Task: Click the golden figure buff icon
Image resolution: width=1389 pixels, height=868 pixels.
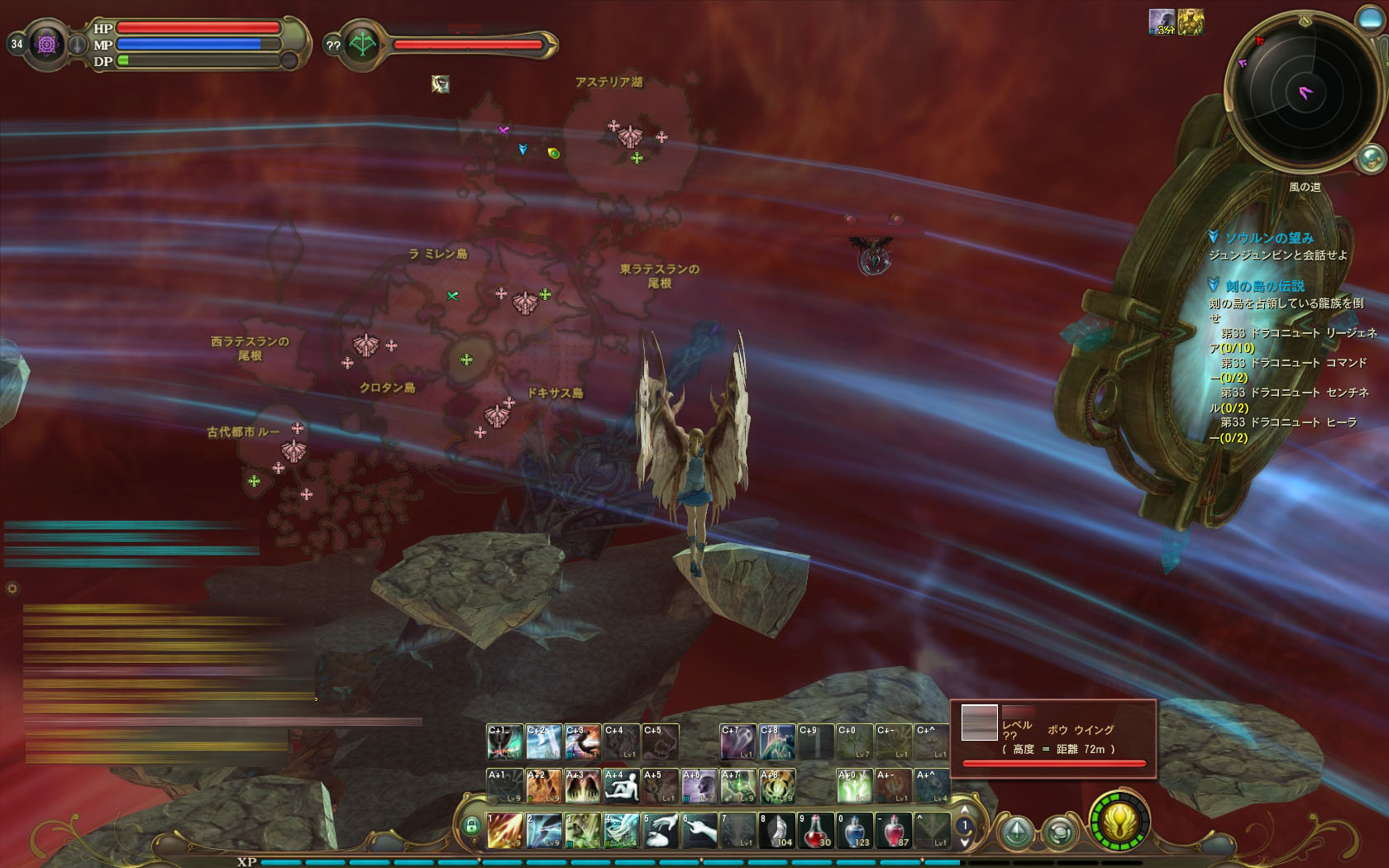Action: (x=1191, y=22)
